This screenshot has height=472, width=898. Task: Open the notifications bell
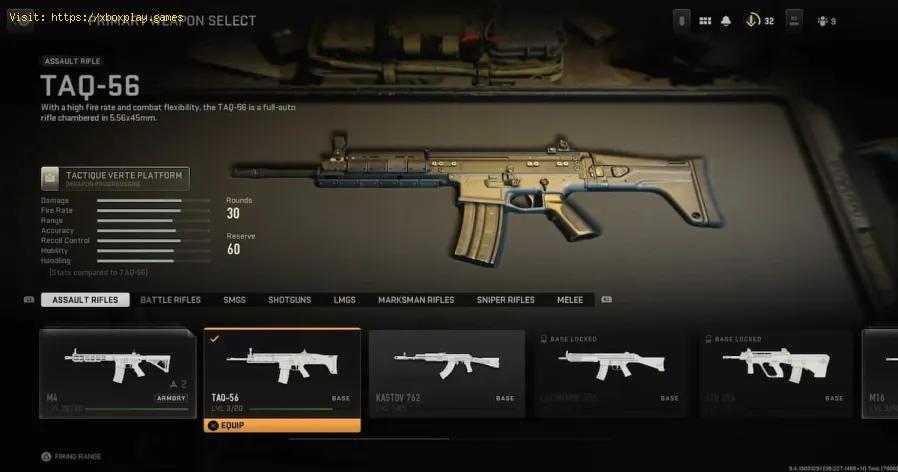click(x=727, y=21)
